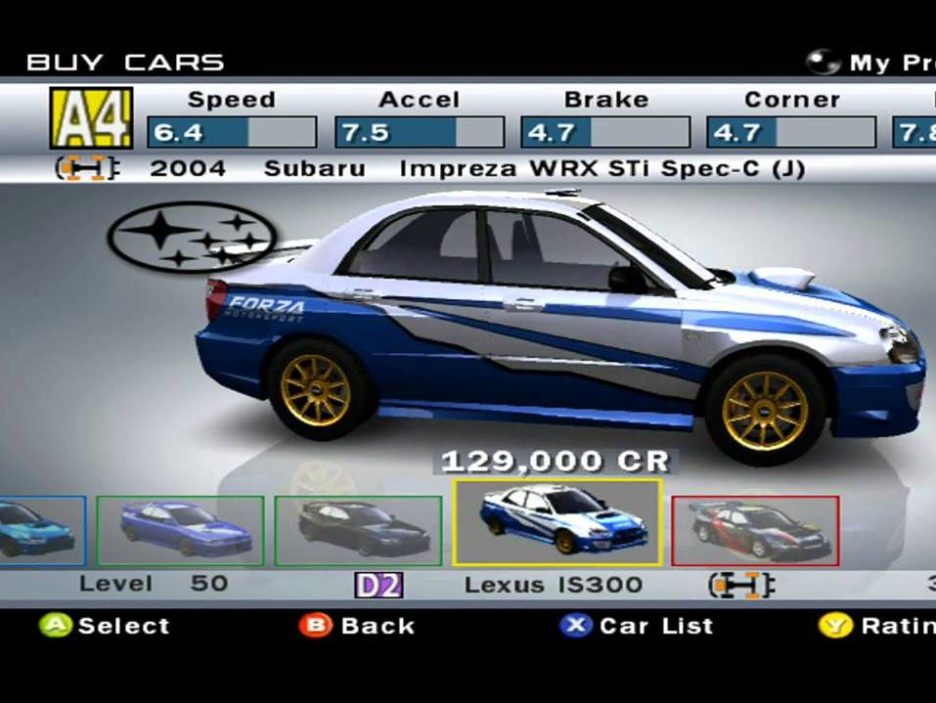Select the red-framed race livery car thumbnail

click(754, 530)
